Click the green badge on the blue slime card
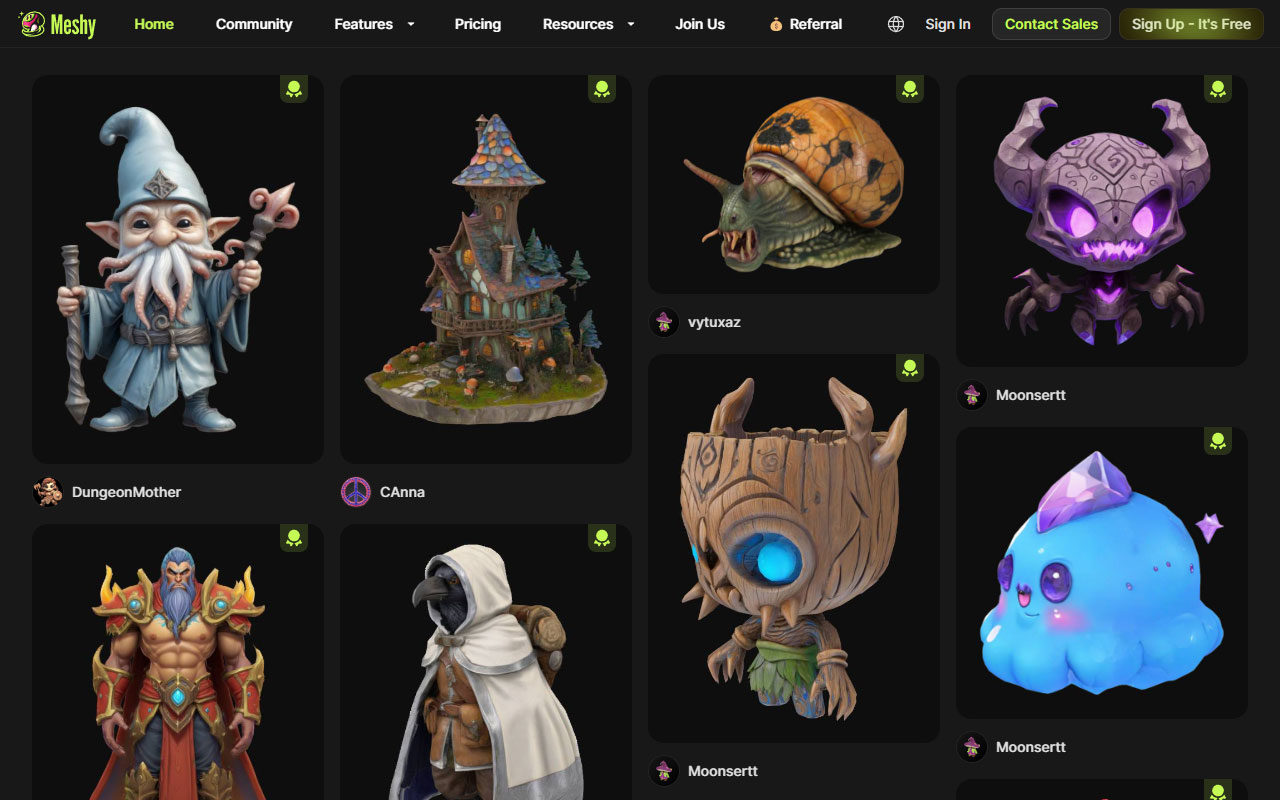The height and width of the screenshot is (800, 1280). [1217, 440]
